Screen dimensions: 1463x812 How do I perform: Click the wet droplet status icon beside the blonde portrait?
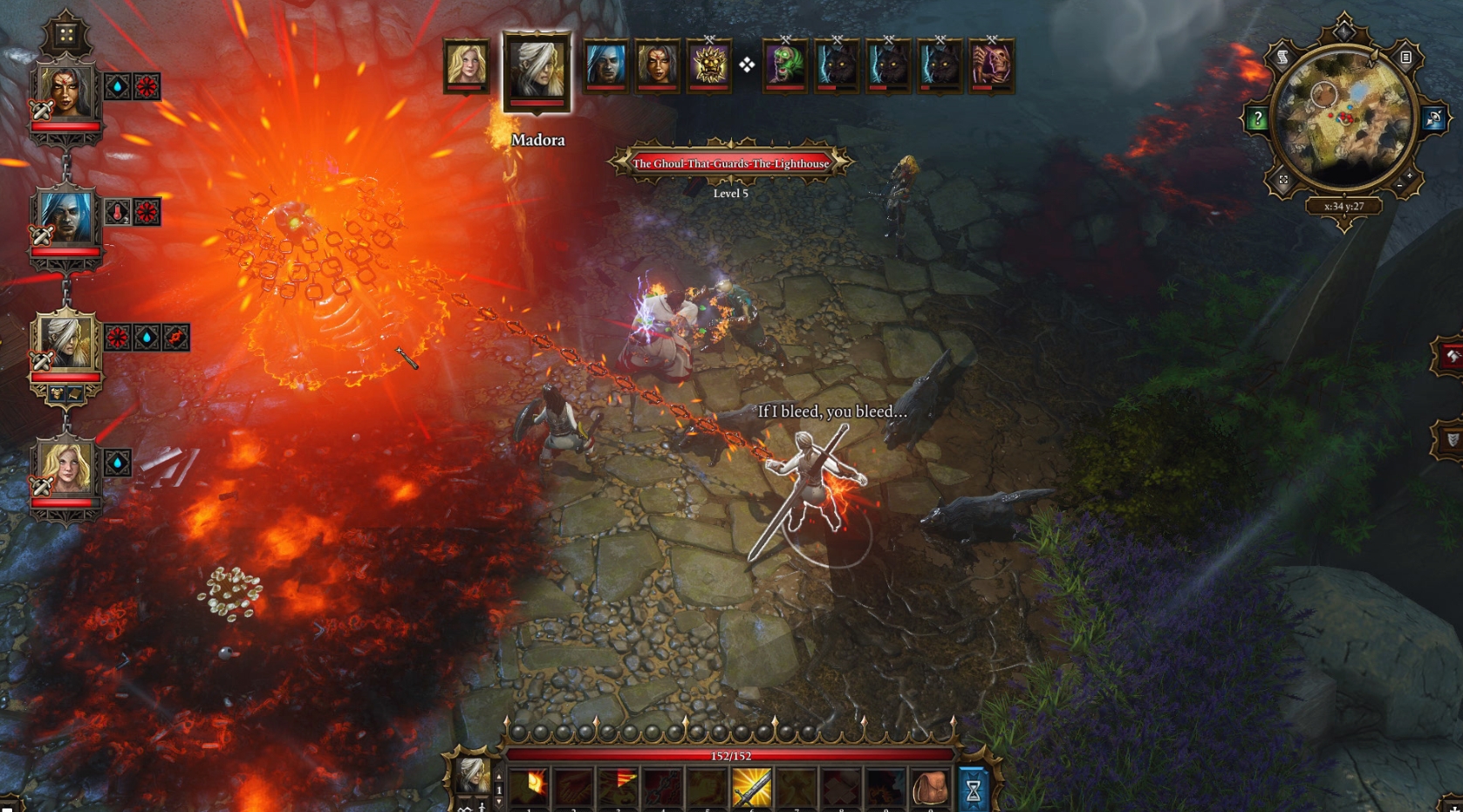pyautogui.click(x=116, y=461)
